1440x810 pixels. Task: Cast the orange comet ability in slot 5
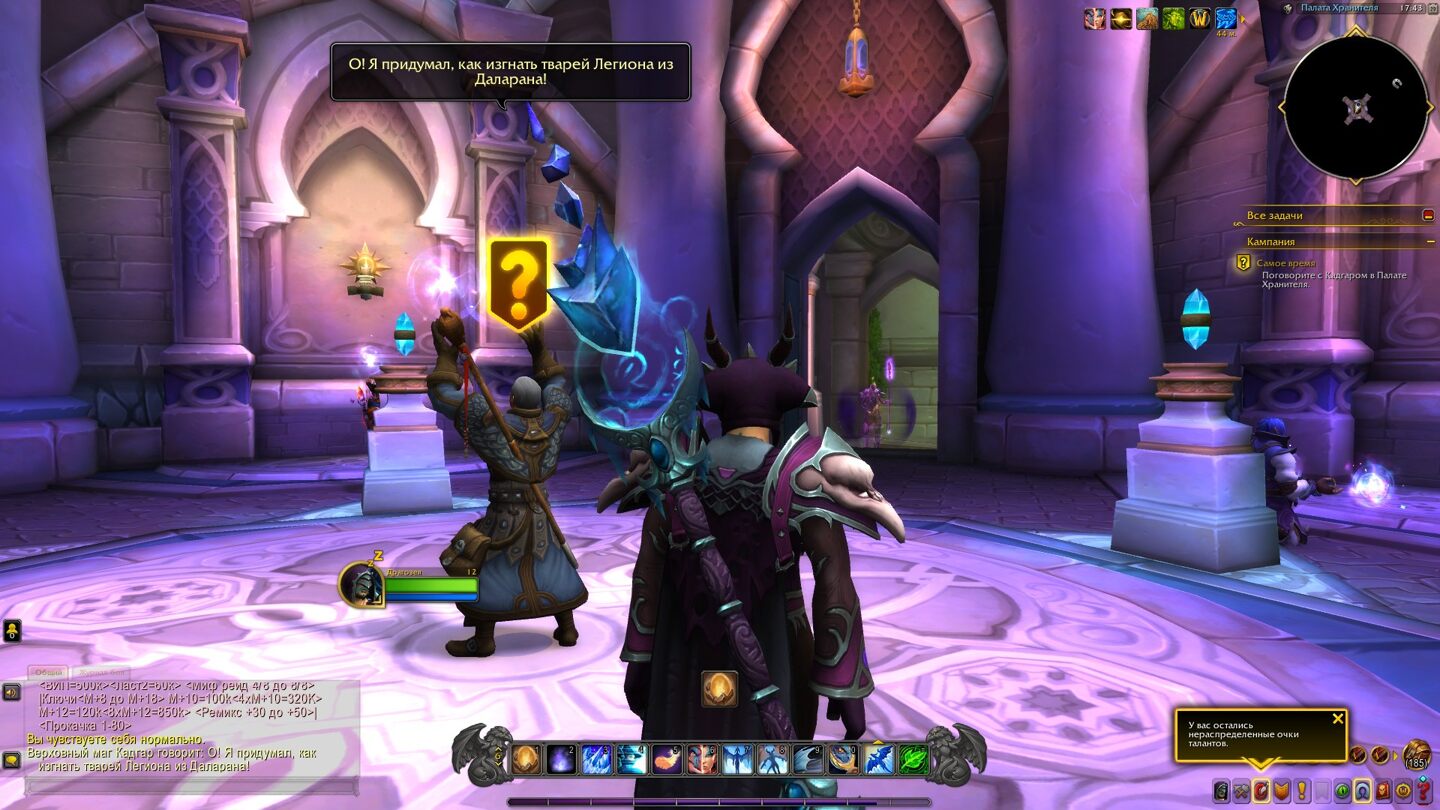coord(667,760)
